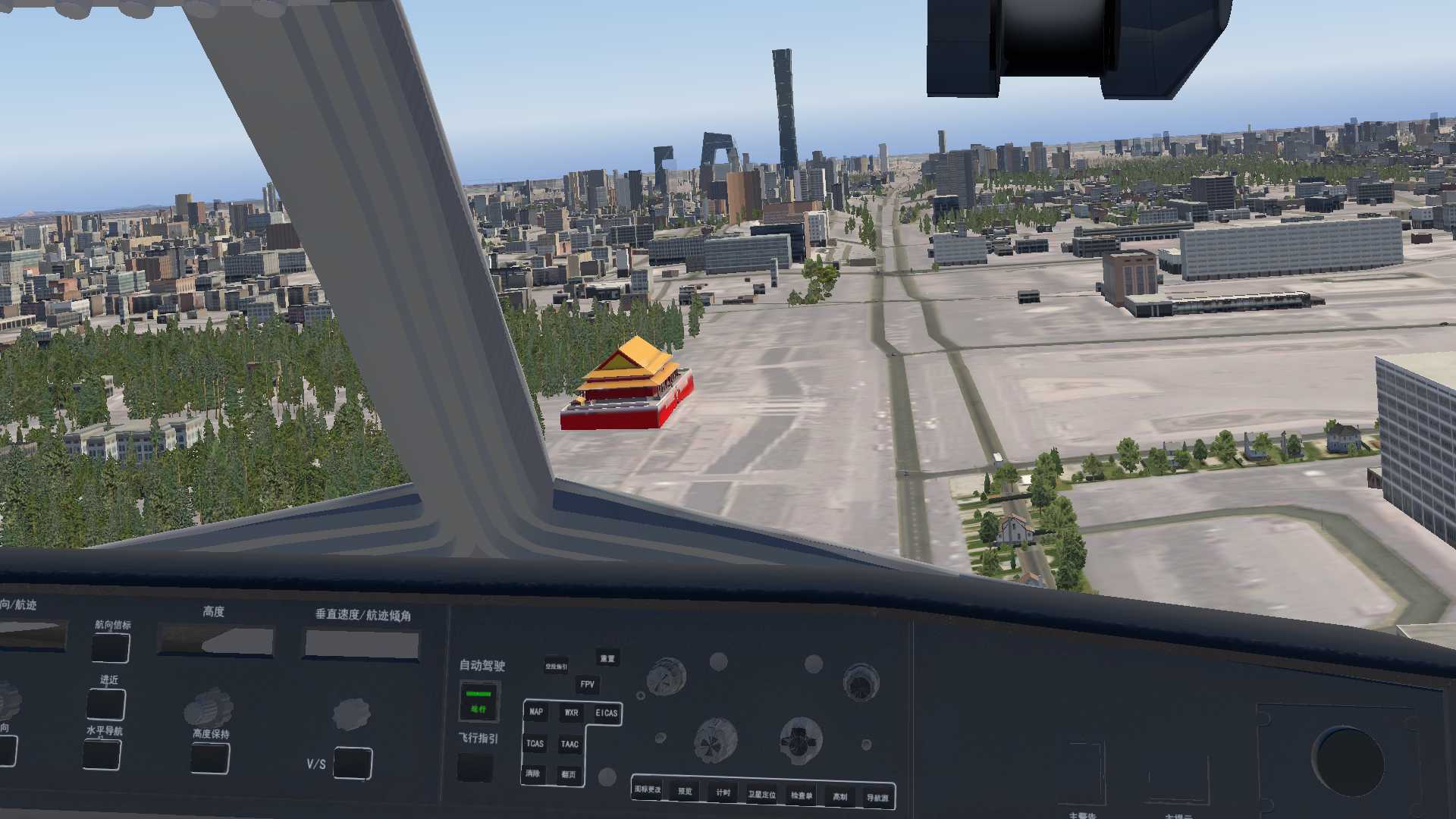
Task: Open the EICAS display
Action: (x=606, y=713)
